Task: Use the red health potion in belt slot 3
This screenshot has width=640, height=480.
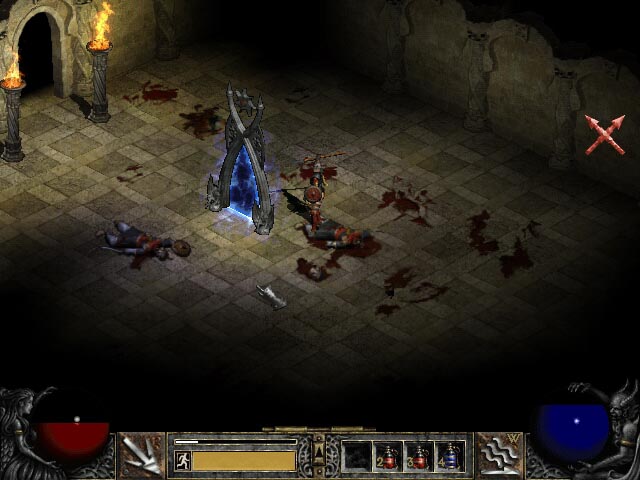Action: [419, 457]
